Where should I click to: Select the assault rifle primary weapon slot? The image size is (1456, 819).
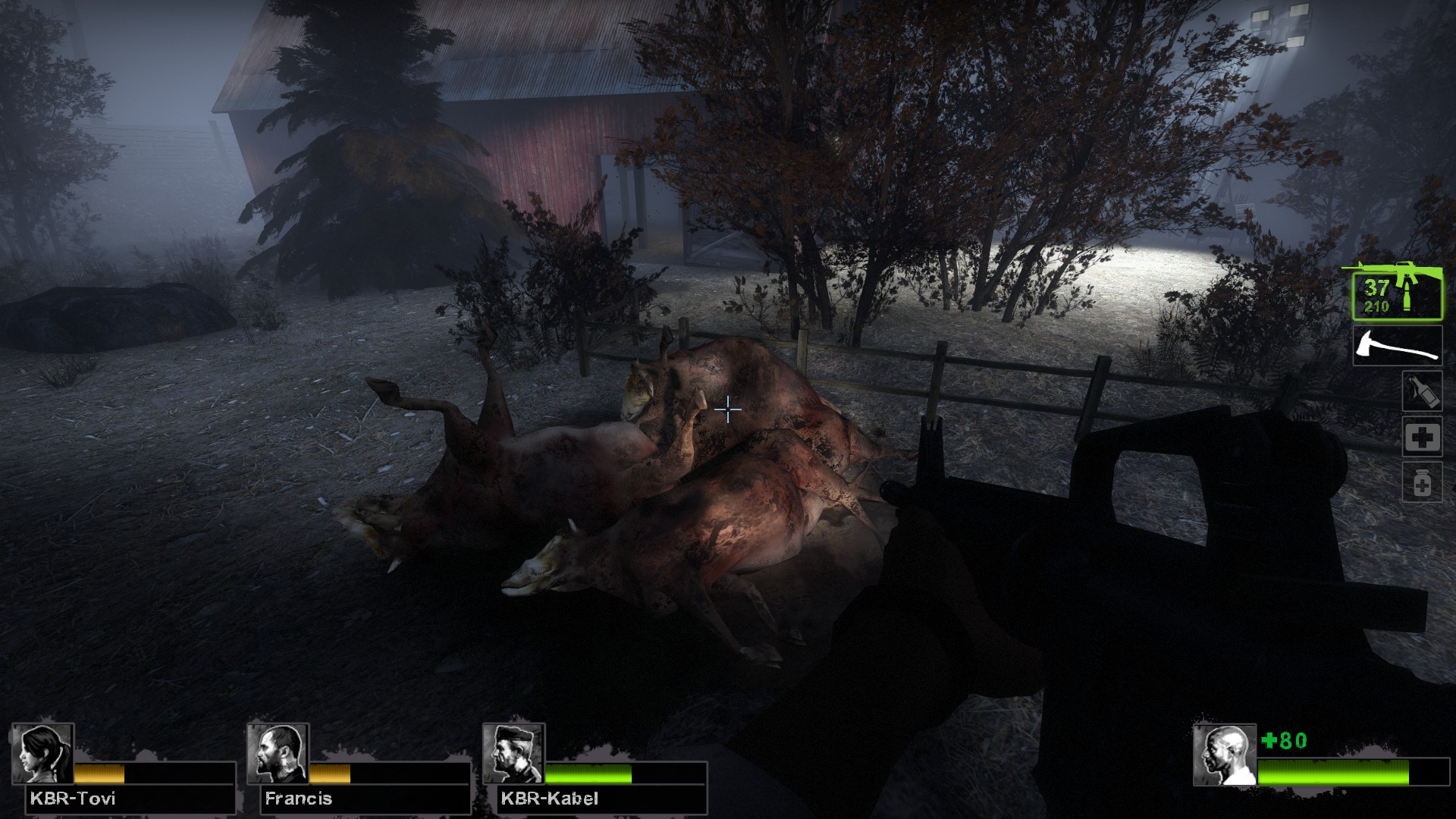tap(1397, 294)
